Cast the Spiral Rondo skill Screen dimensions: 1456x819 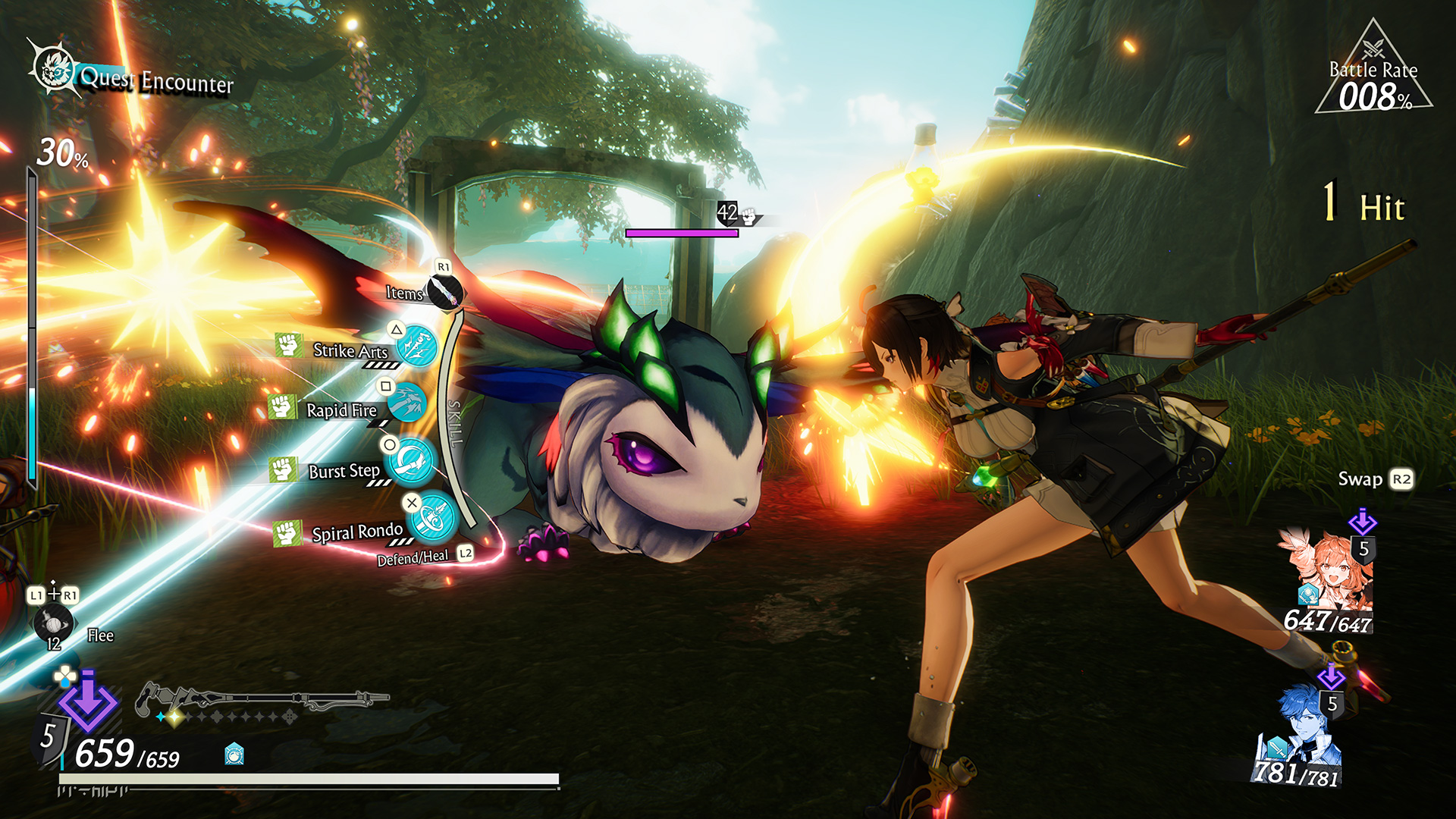click(435, 517)
